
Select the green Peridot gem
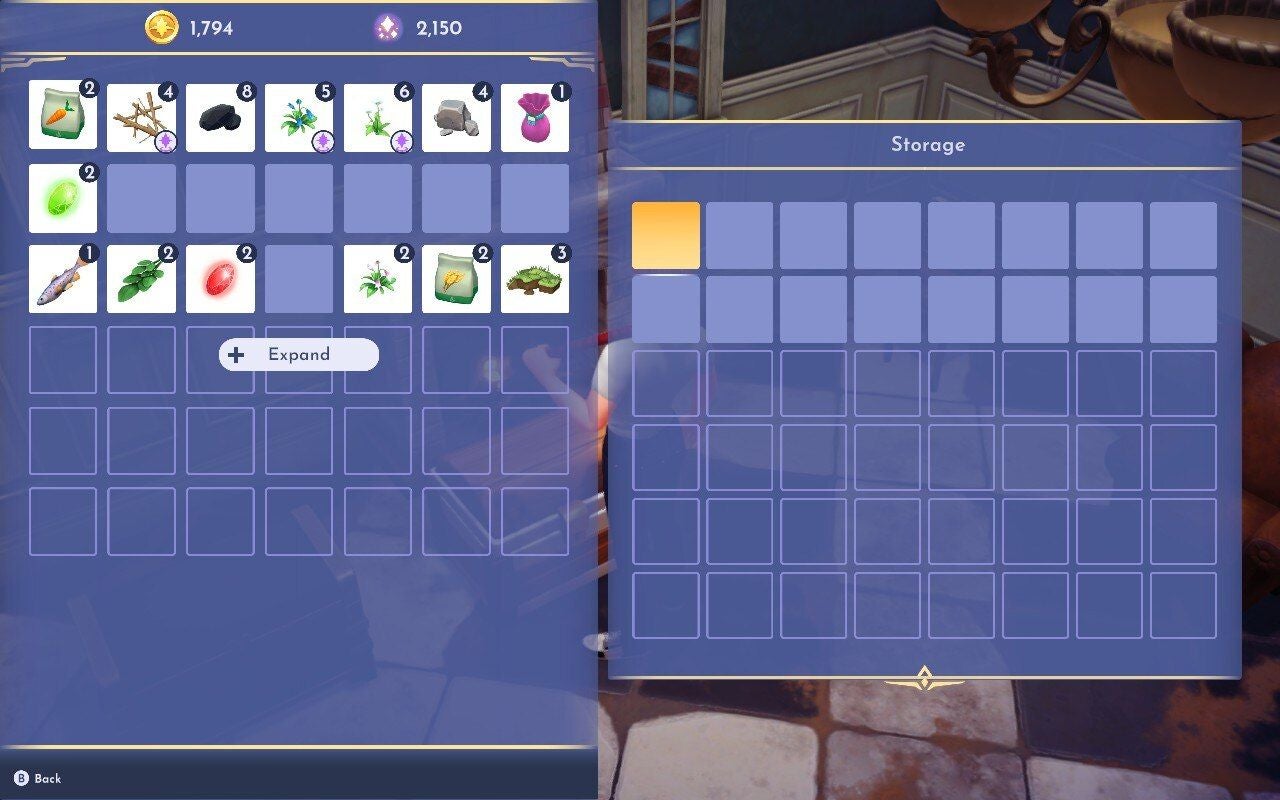tap(62, 196)
